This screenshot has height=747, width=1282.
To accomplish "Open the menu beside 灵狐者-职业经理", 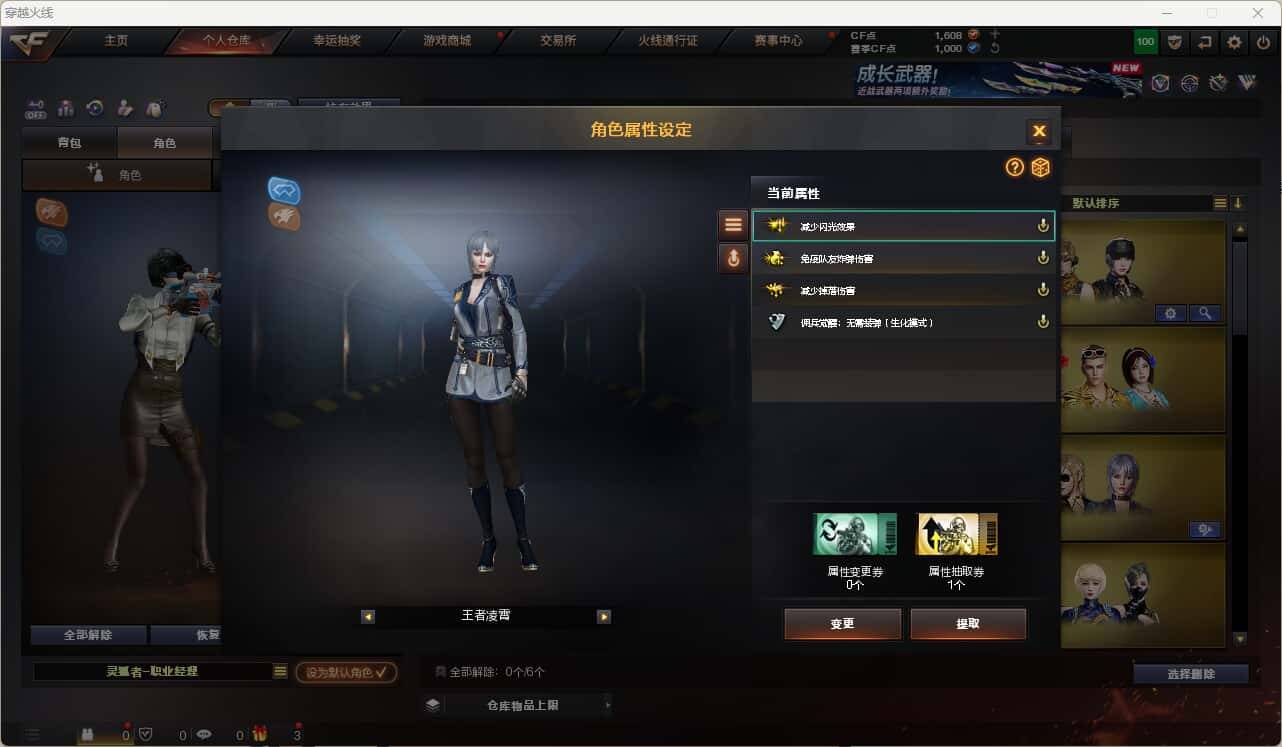I will [281, 671].
